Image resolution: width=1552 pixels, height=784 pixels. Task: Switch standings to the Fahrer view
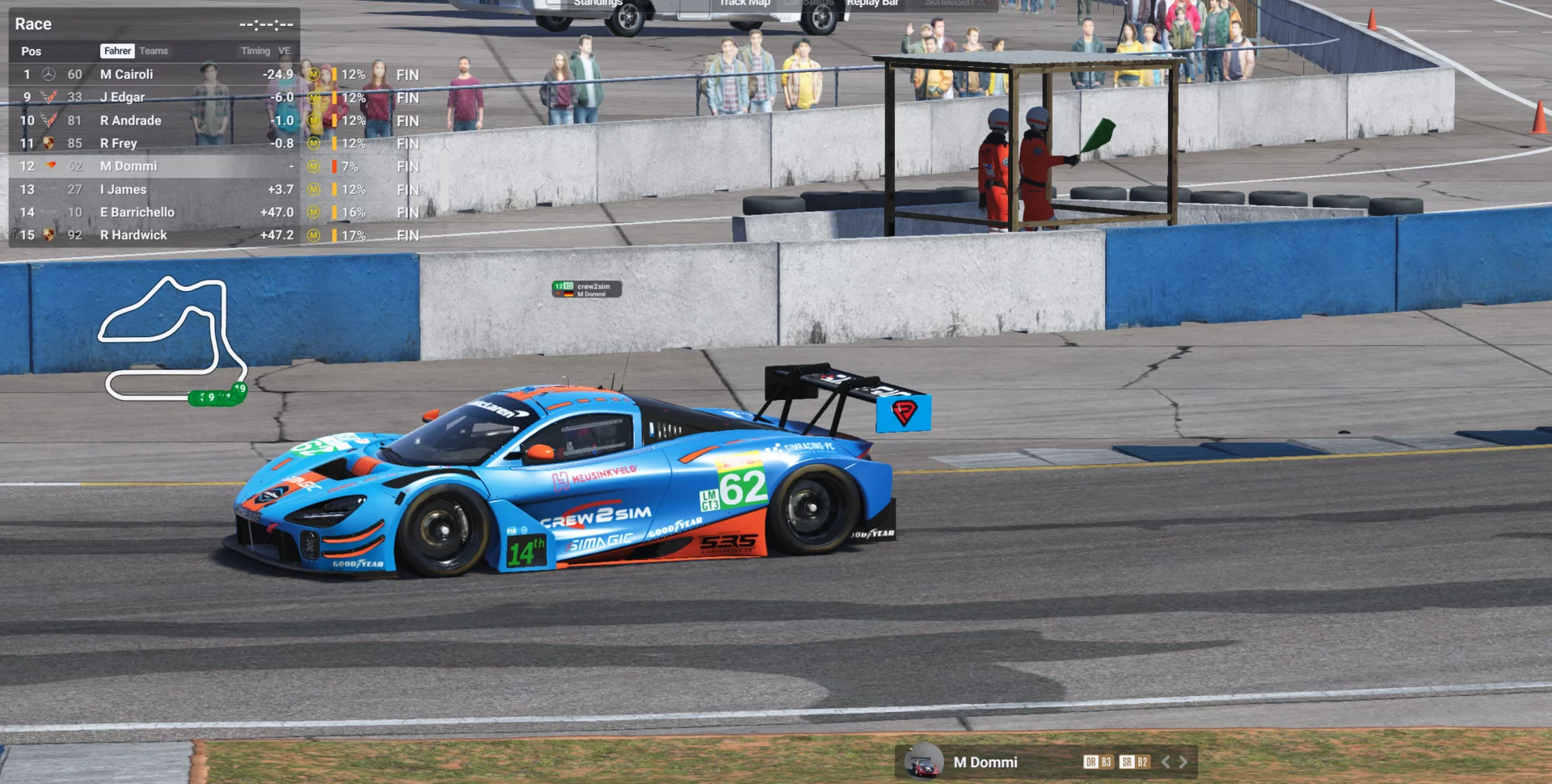(117, 51)
